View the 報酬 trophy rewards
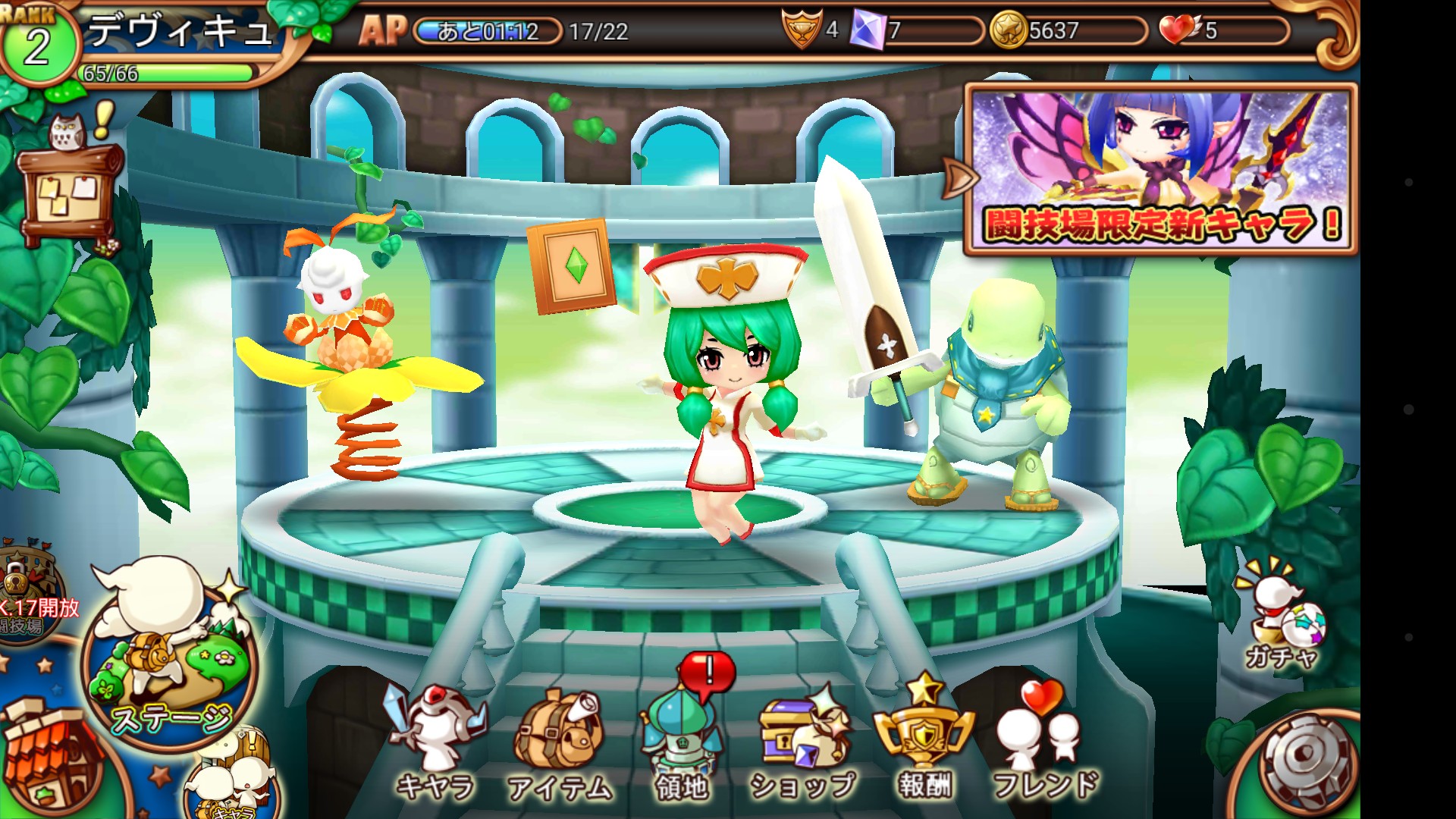 pos(924,739)
